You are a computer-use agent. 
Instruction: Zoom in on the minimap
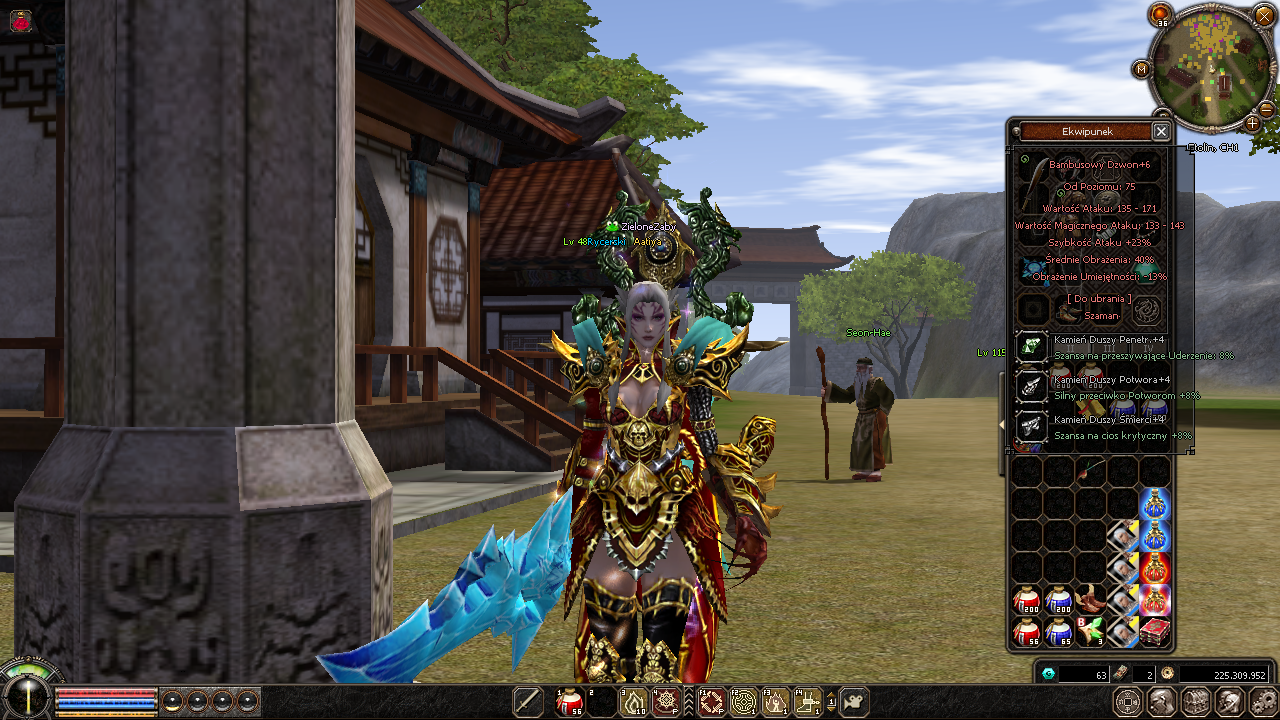click(x=1252, y=123)
